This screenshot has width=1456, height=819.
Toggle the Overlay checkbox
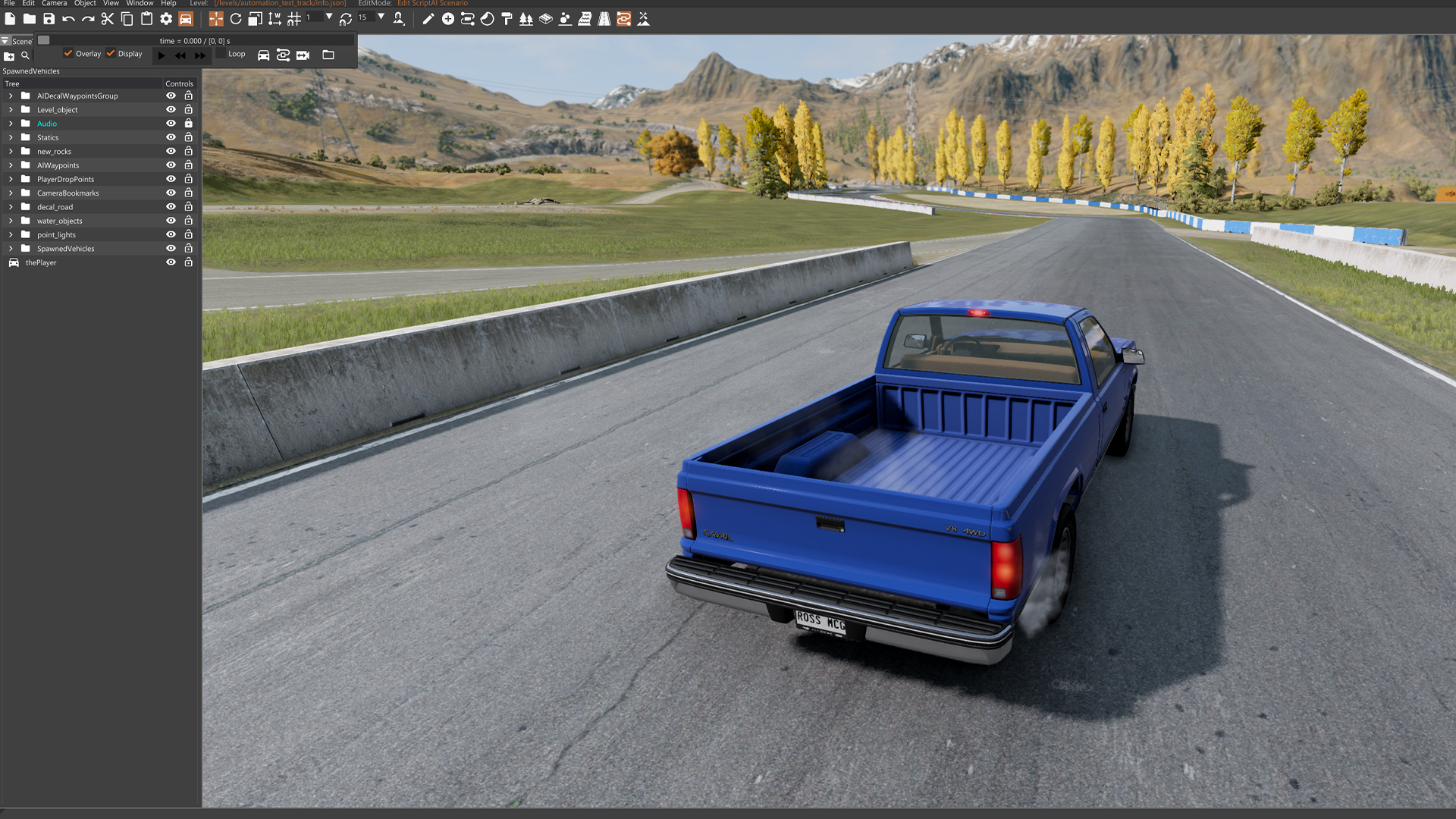click(x=67, y=54)
